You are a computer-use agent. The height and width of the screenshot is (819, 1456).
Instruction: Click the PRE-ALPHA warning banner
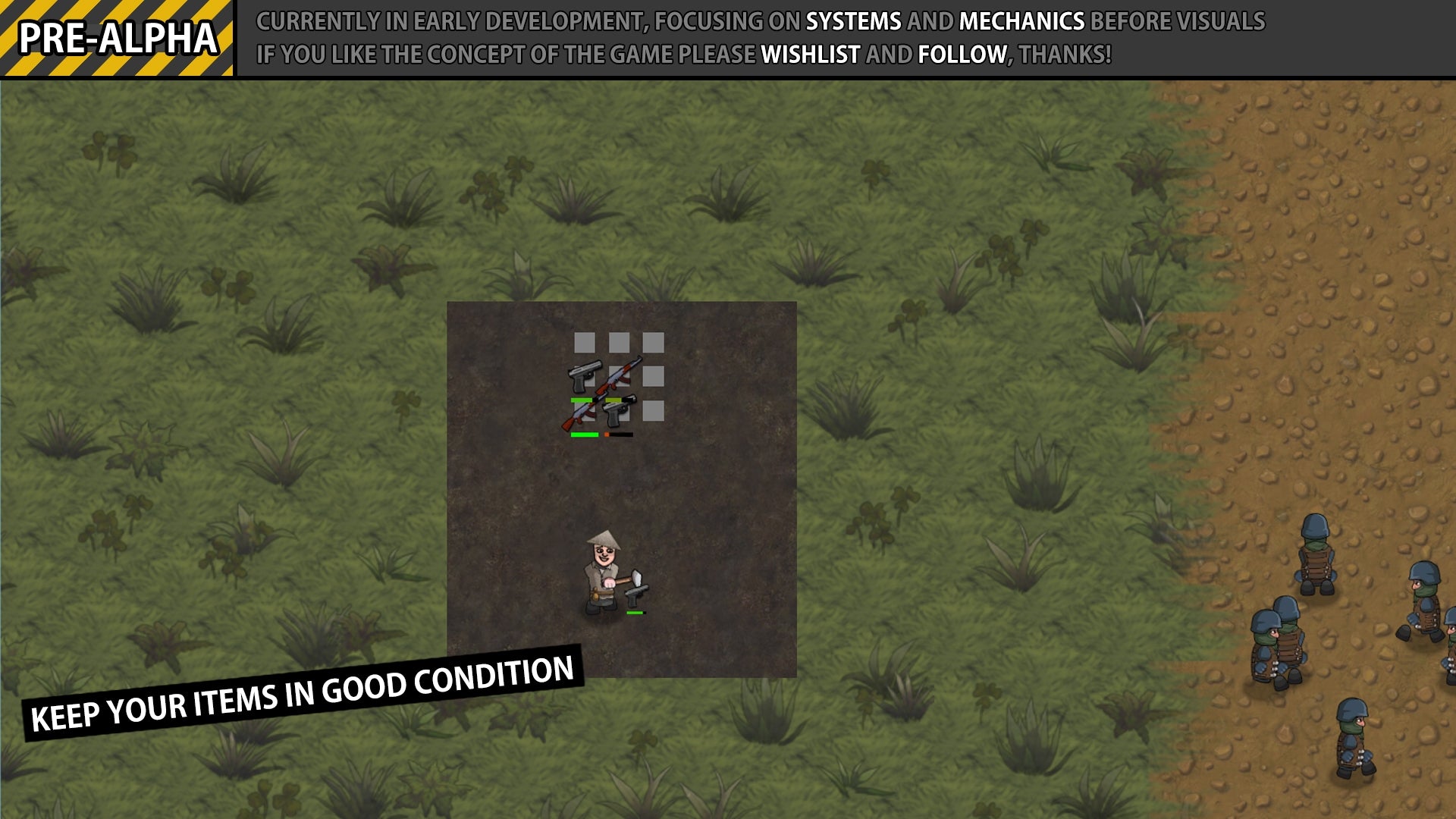coord(118,36)
